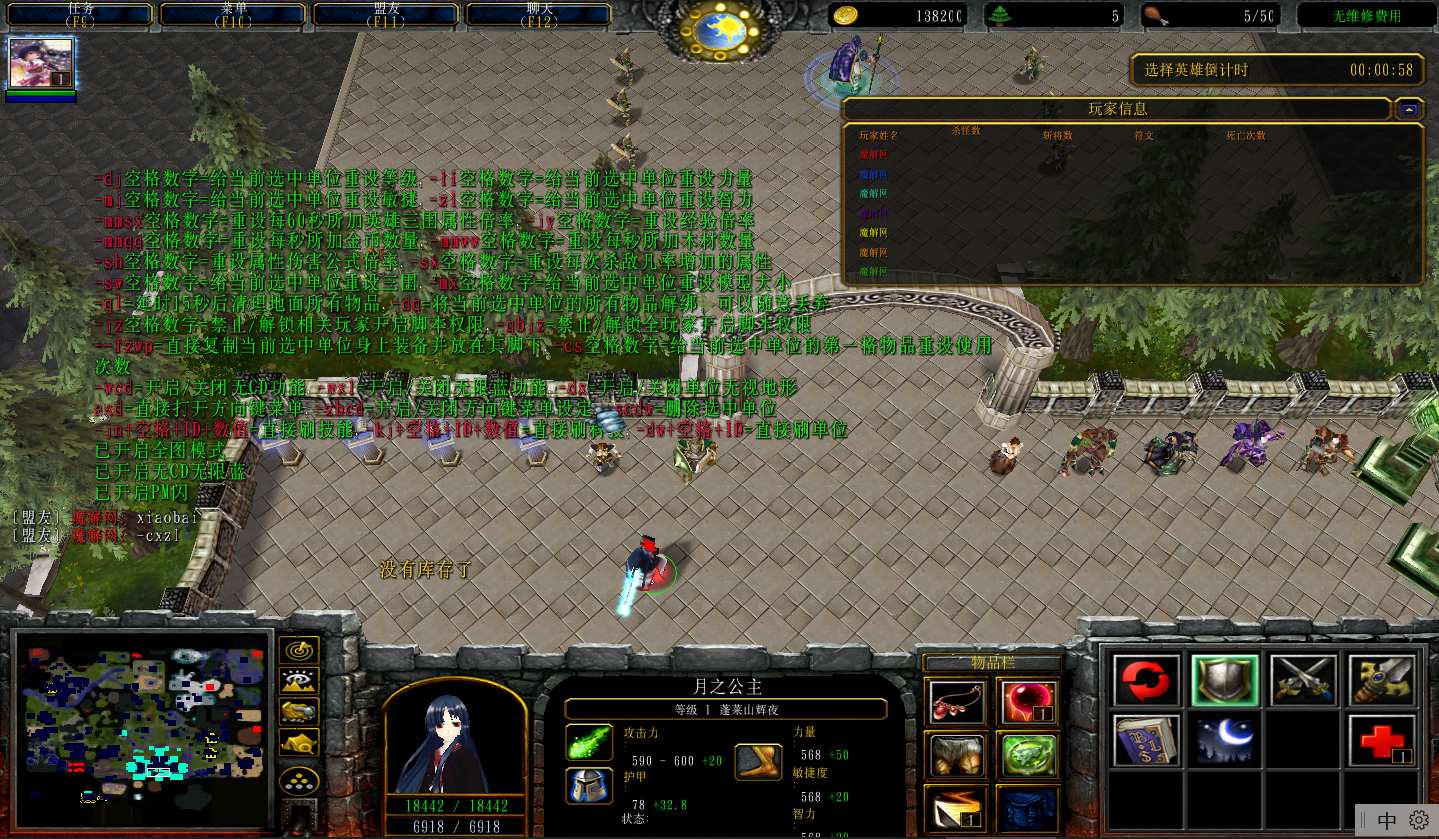Open the input method gear settings
This screenshot has height=839, width=1439.
click(x=1419, y=820)
